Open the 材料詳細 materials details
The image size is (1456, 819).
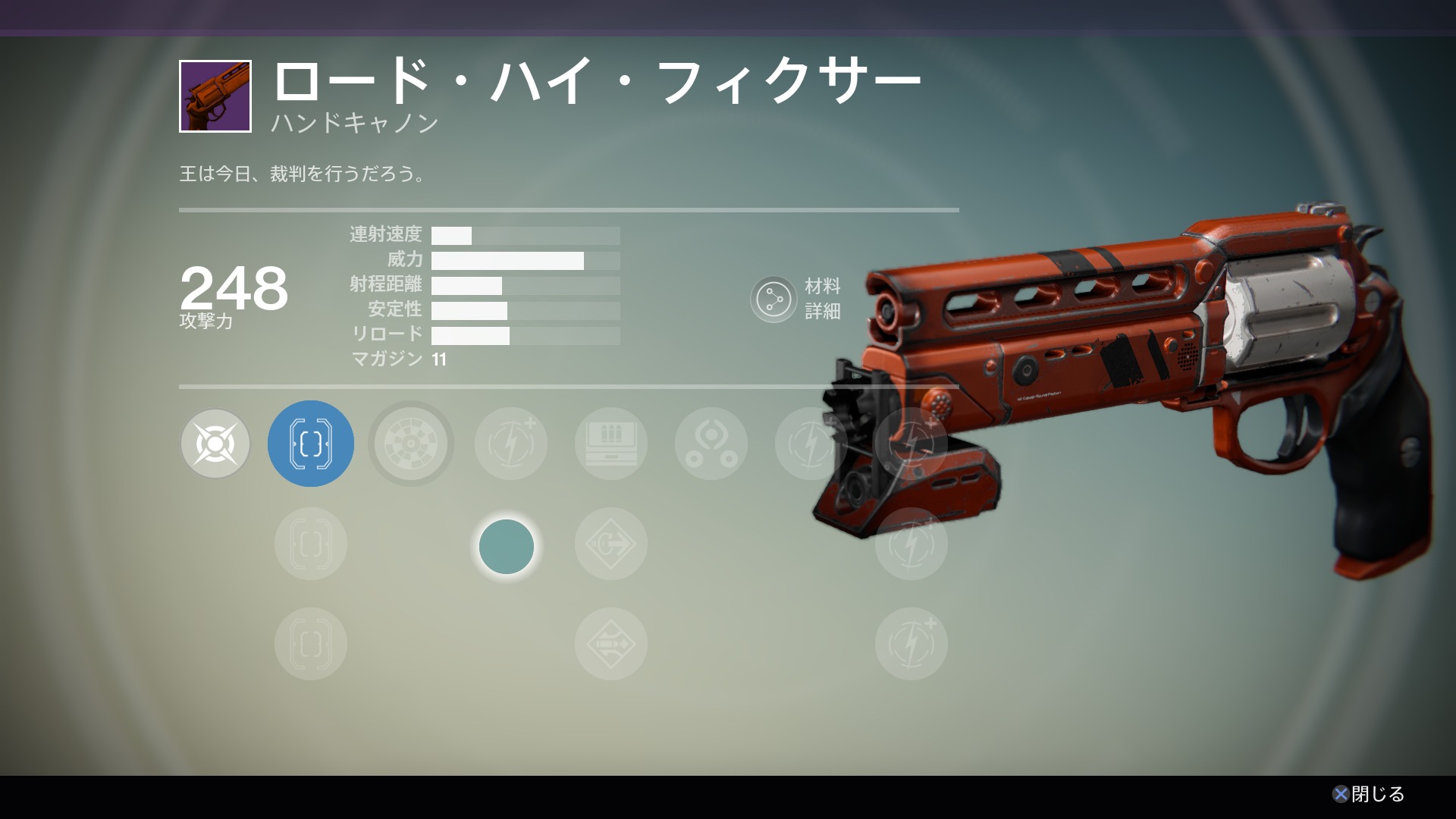pyautogui.click(x=773, y=300)
